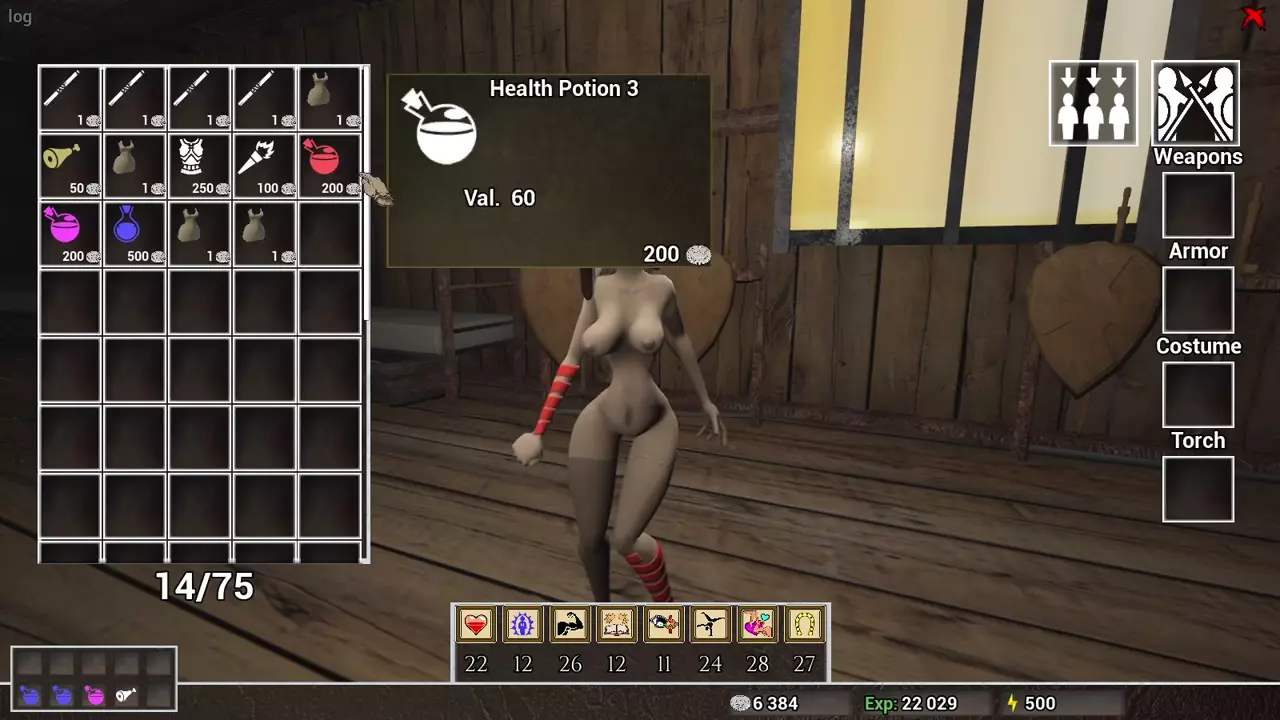Viewport: 1280px width, 720px height.
Task: Pick the yellow ham in the inventory
Action: (x=70, y=165)
